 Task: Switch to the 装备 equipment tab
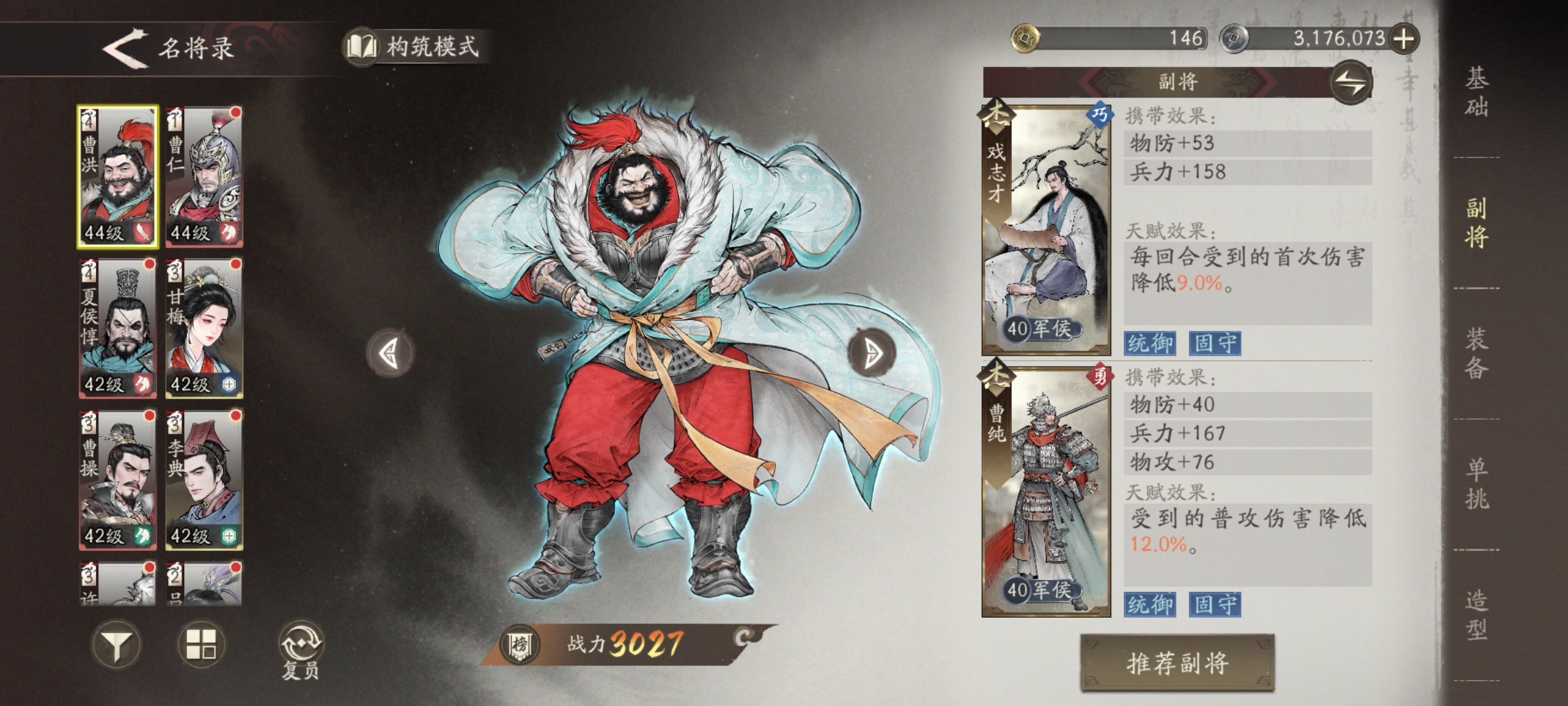pos(1477,353)
